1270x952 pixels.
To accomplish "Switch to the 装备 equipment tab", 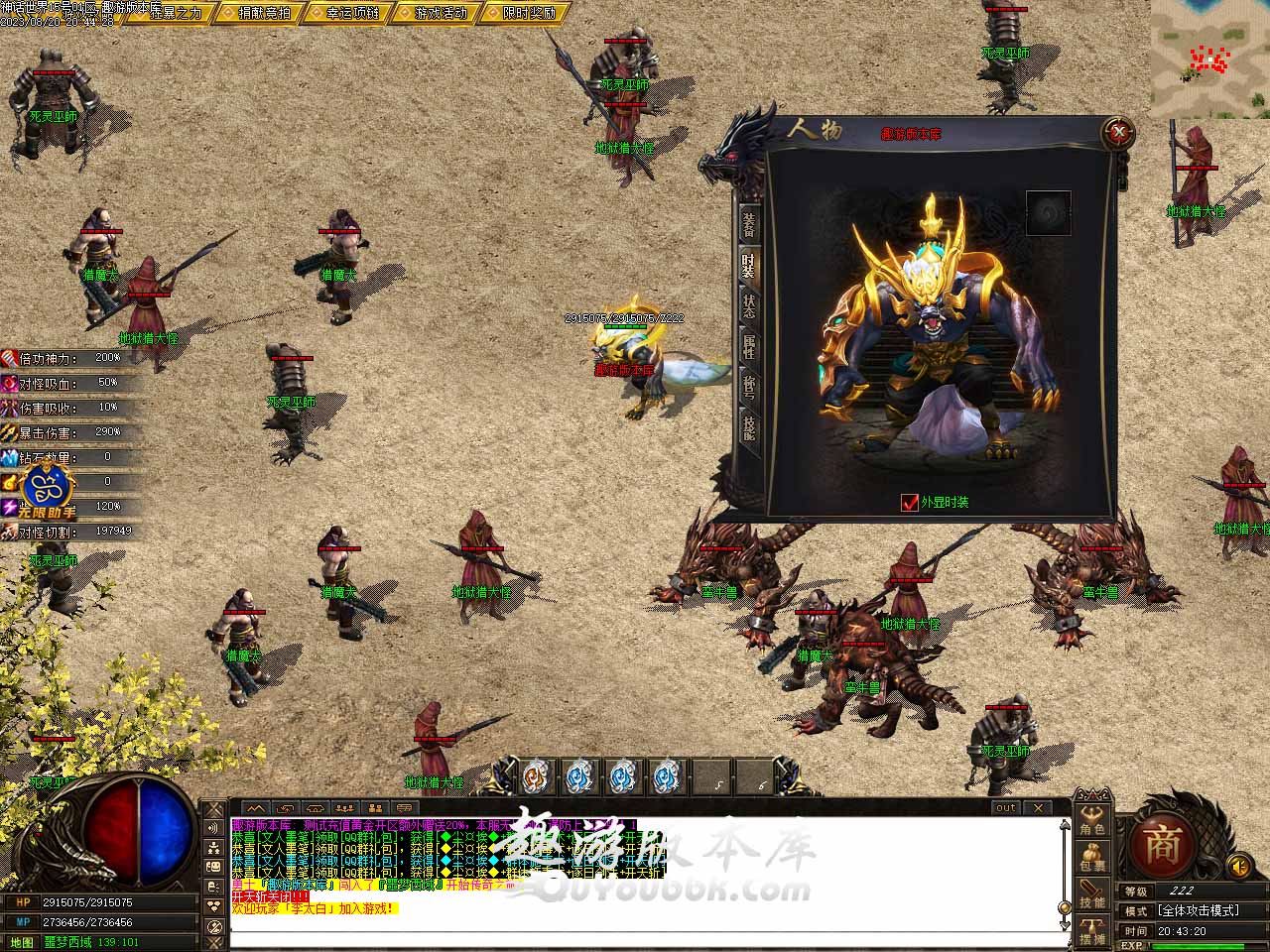I will [749, 224].
